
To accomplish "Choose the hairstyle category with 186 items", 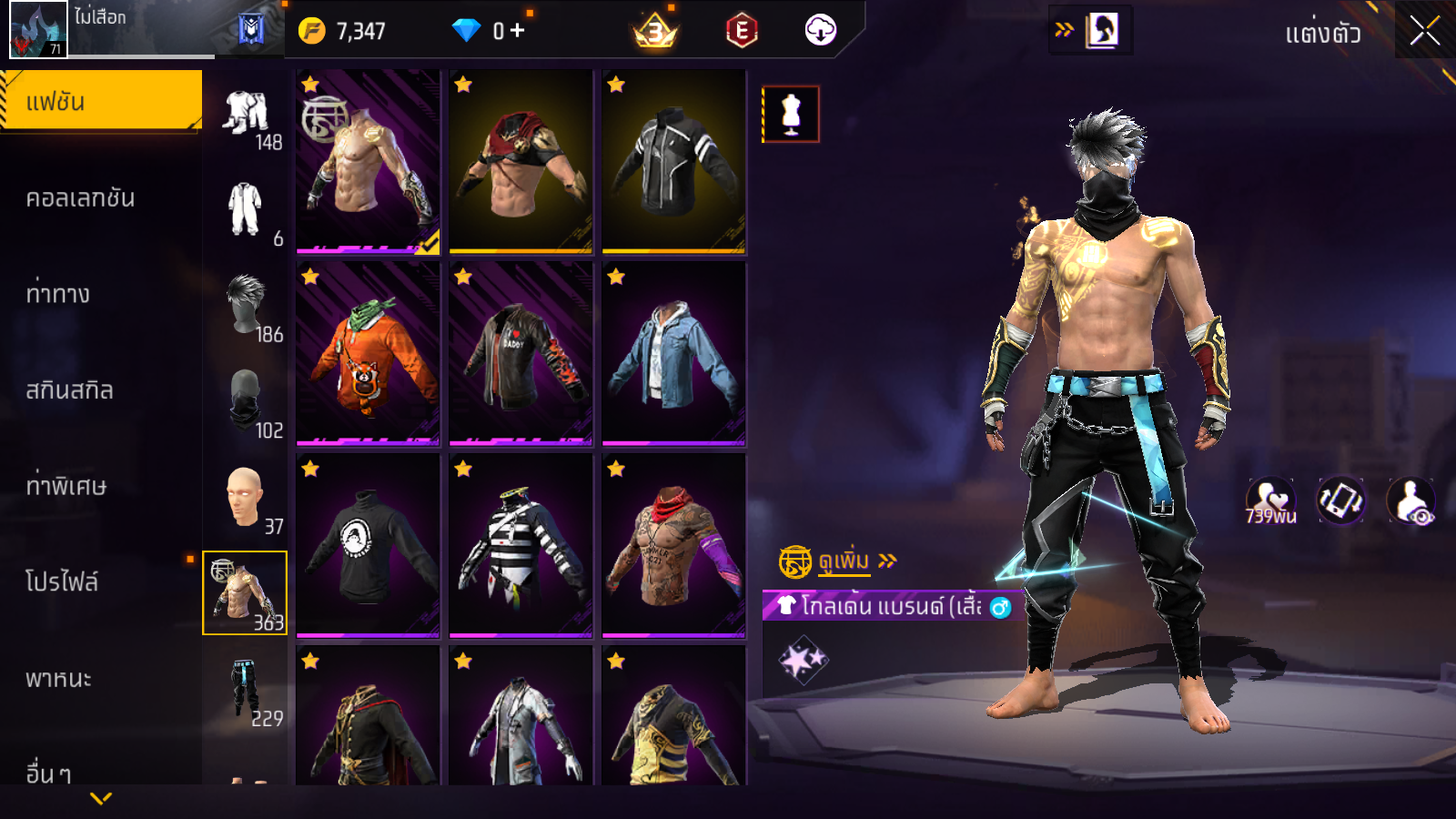I will coord(246,306).
